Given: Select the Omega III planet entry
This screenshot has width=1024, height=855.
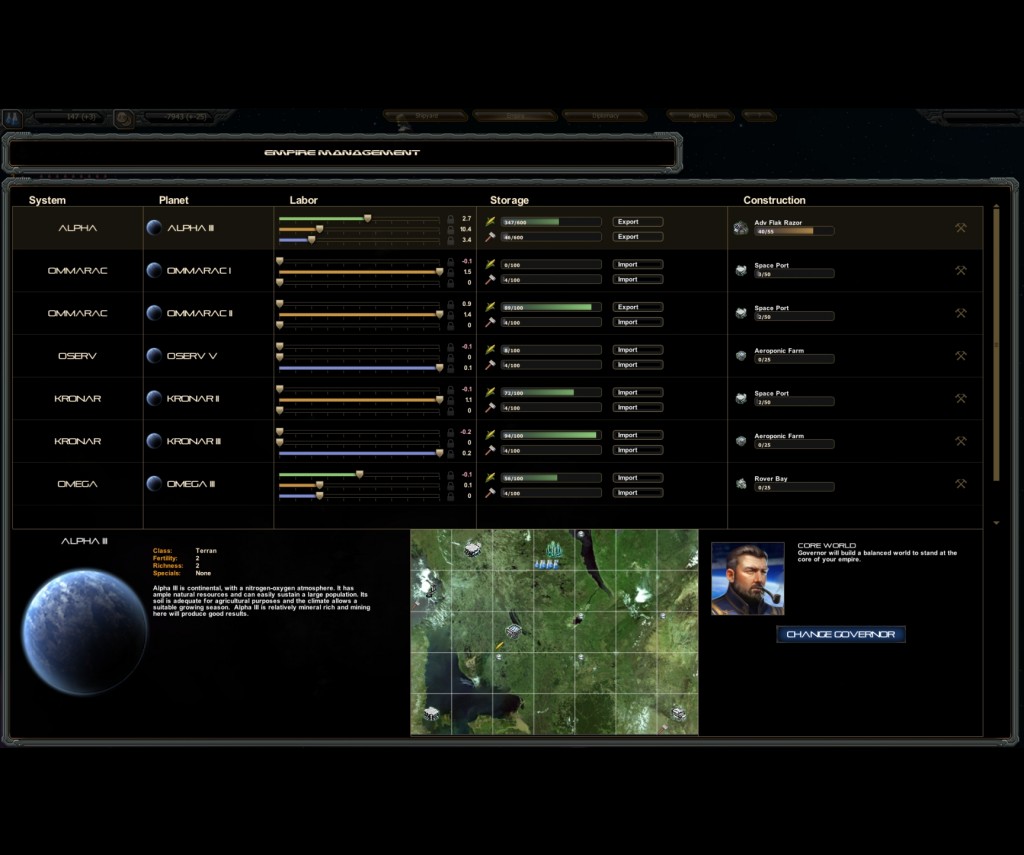Looking at the screenshot, I should point(190,484).
